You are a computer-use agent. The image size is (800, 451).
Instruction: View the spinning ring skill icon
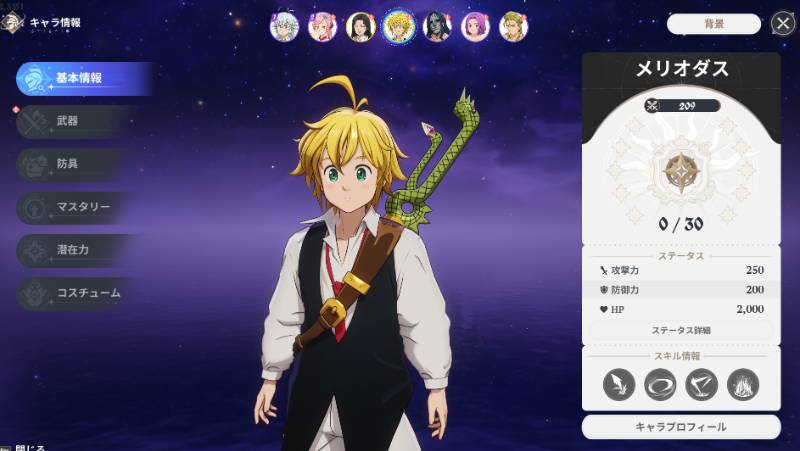click(x=660, y=385)
